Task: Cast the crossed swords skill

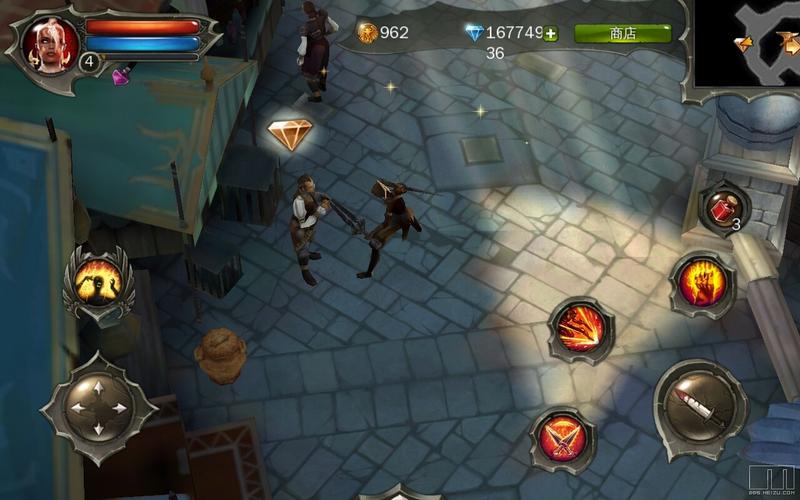Action: tap(562, 438)
